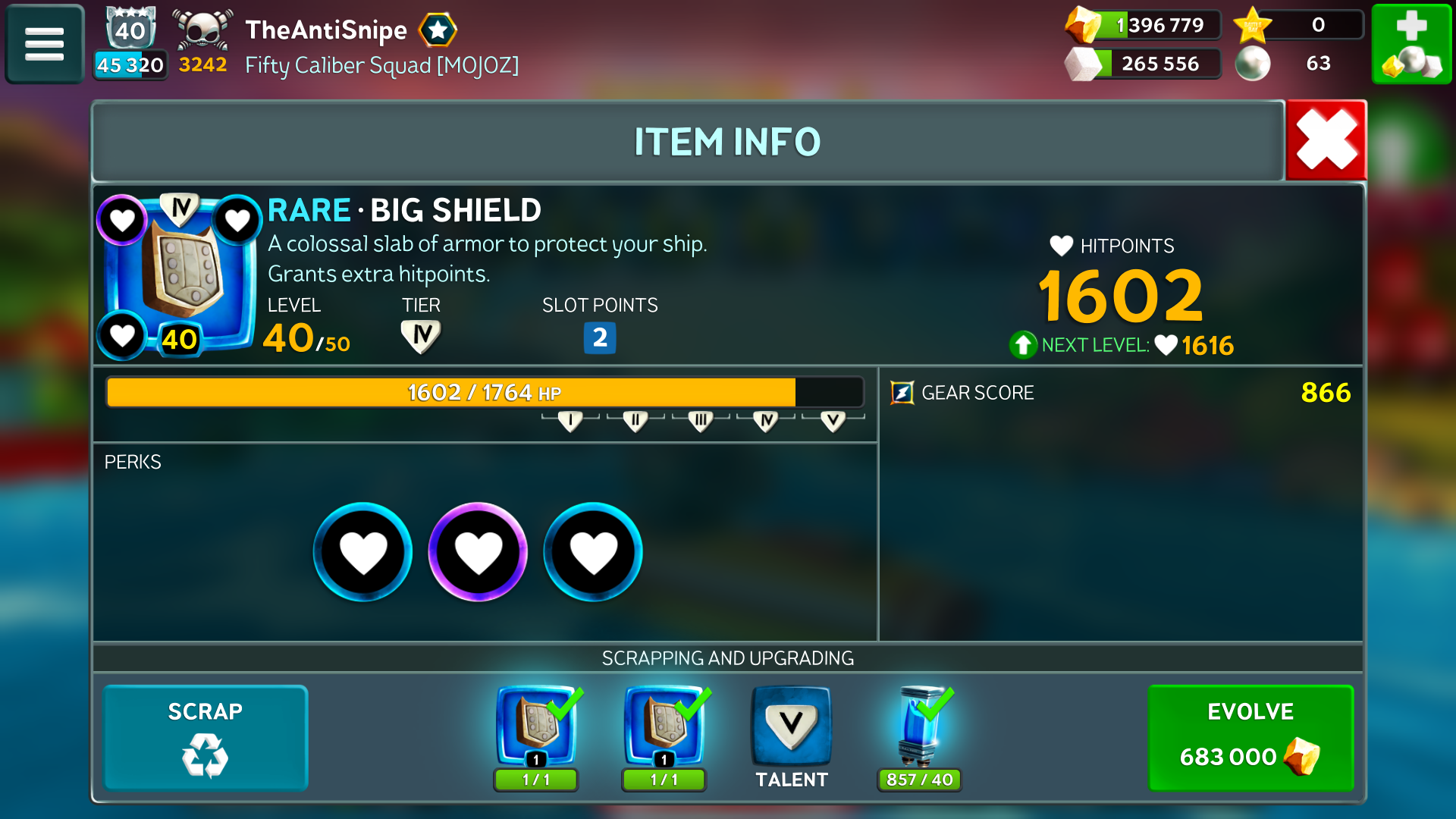
Task: Select the purple-ringed heart perk
Action: pyautogui.click(x=478, y=552)
